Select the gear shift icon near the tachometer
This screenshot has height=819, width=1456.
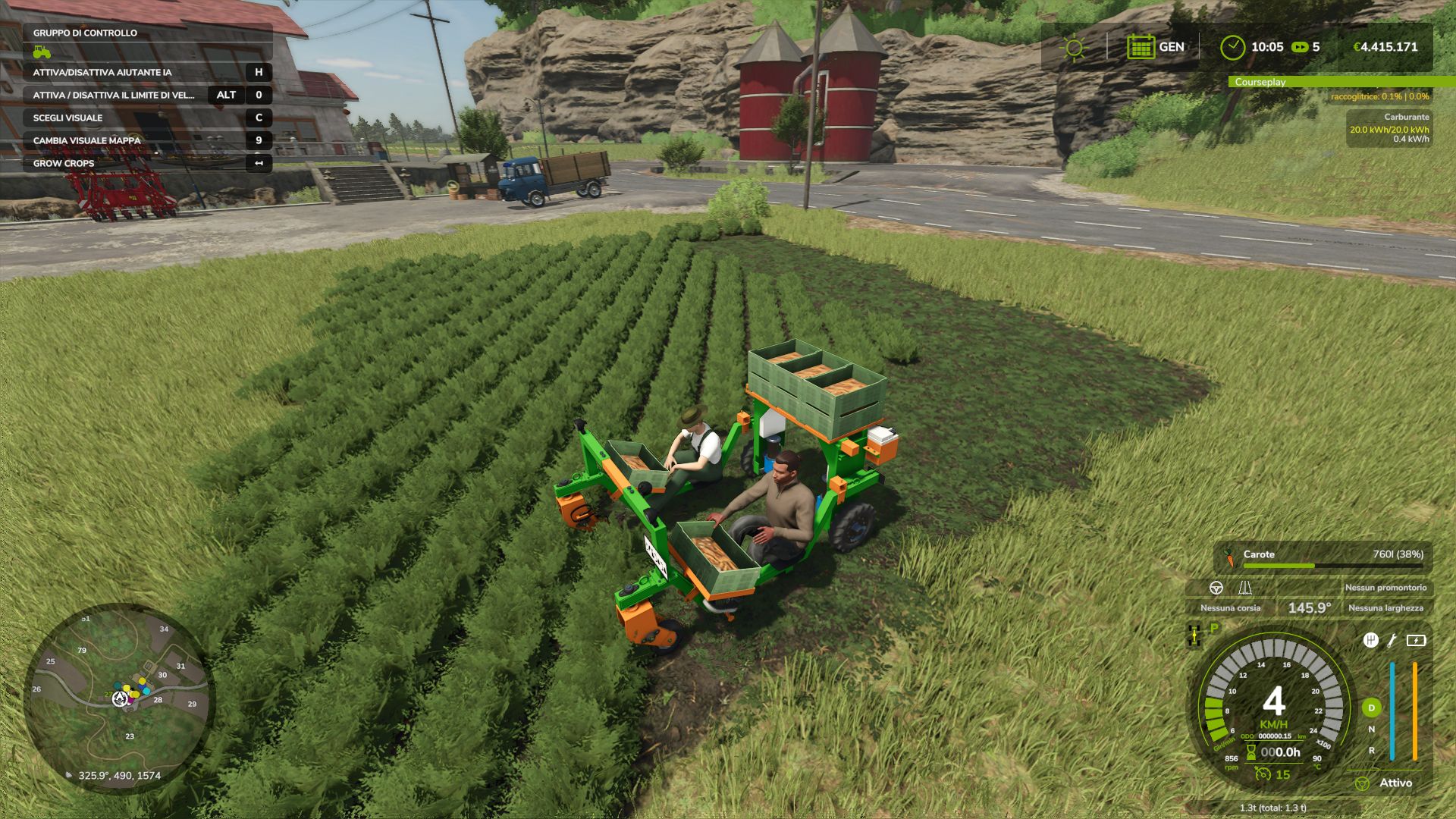point(1373,641)
